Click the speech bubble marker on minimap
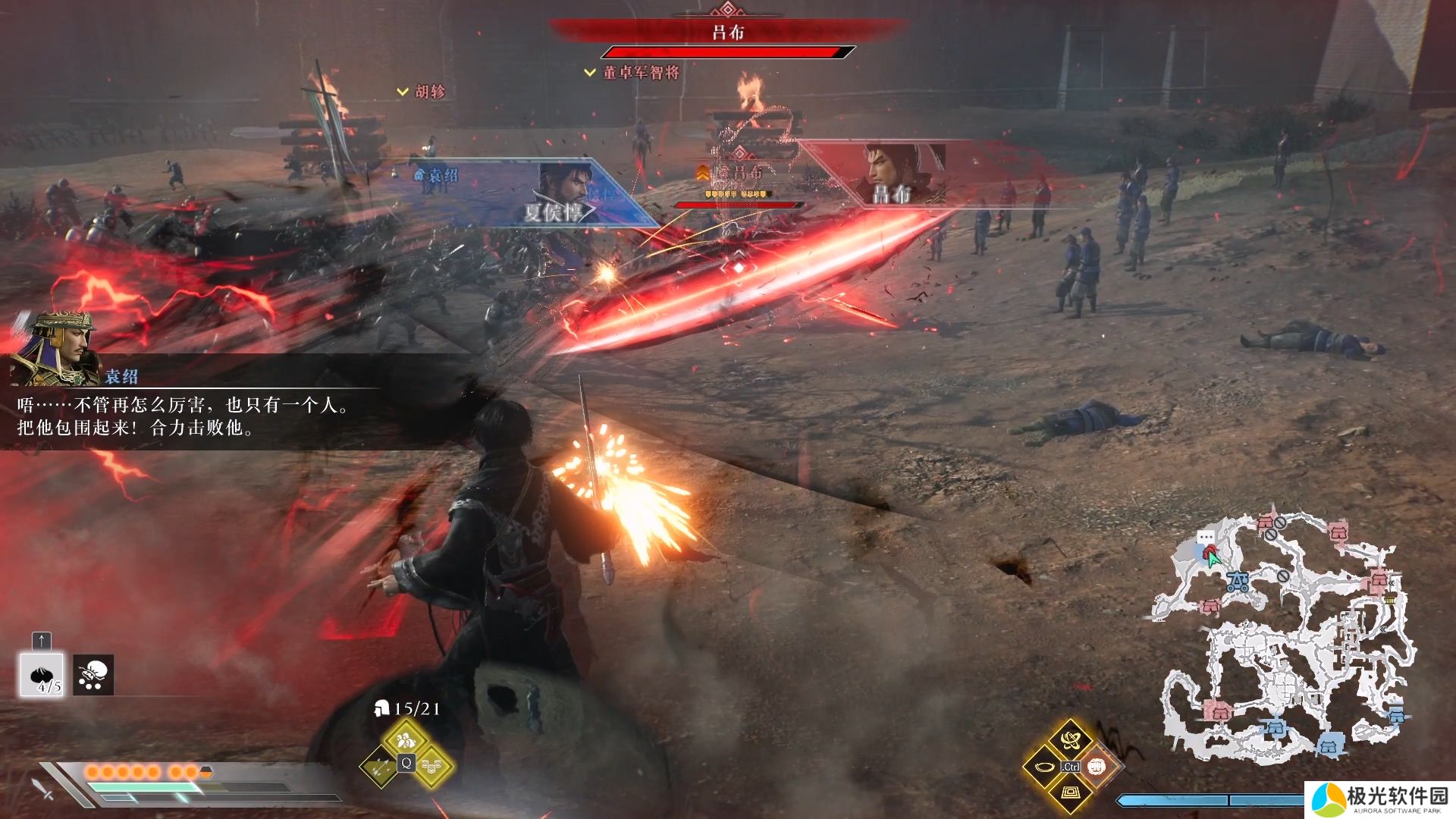Screen dimensions: 1456x819 point(1206,537)
